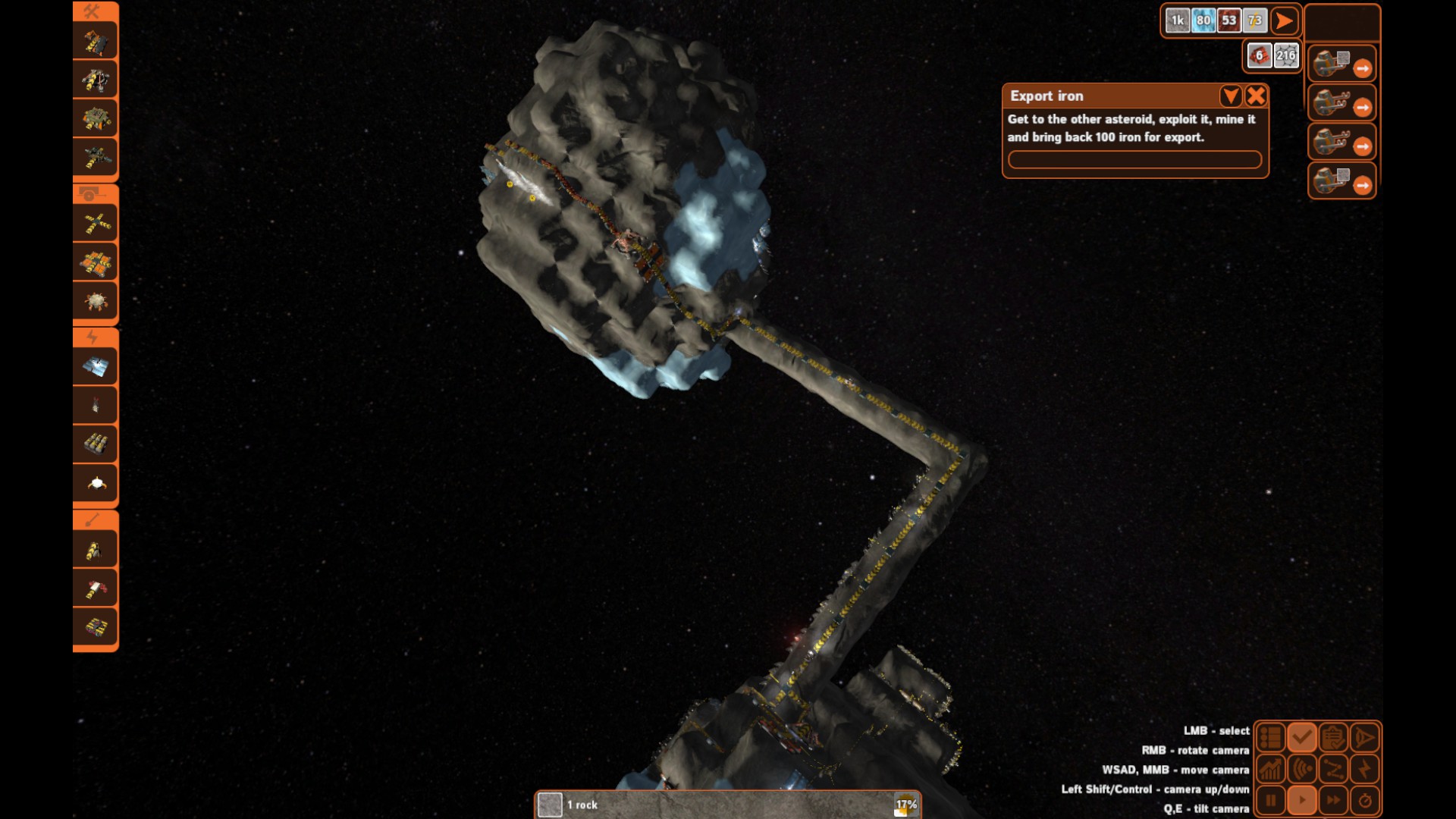Select the solar panel building
Image resolution: width=1456 pixels, height=819 pixels.
point(96,367)
